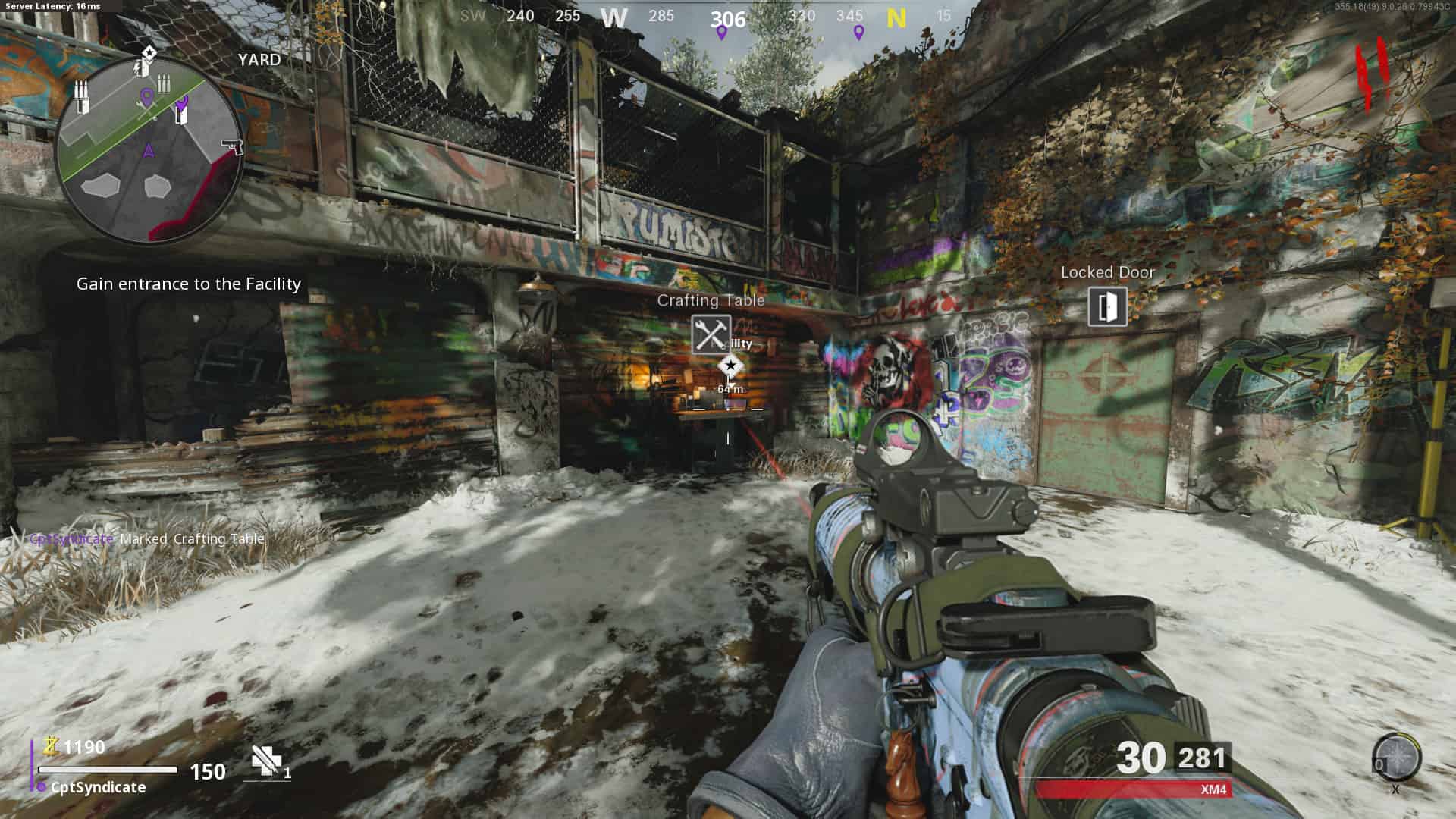Click the purple marker under compass heading 306
This screenshot has height=819, width=1456.
tap(721, 33)
